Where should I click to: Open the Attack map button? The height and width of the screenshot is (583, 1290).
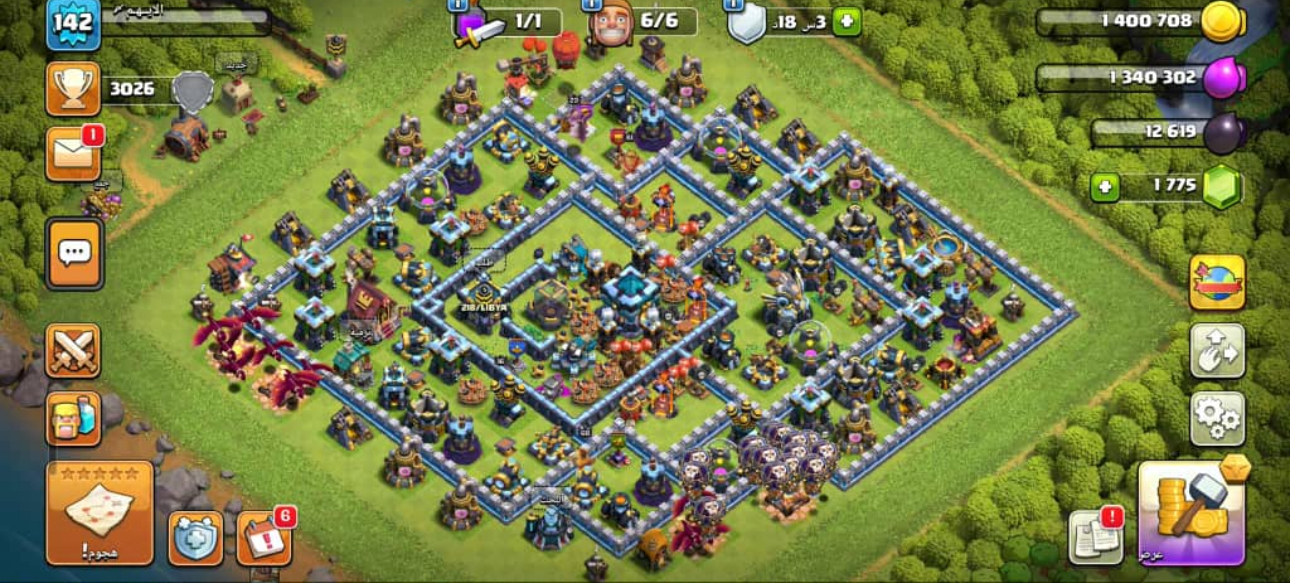[x=99, y=512]
